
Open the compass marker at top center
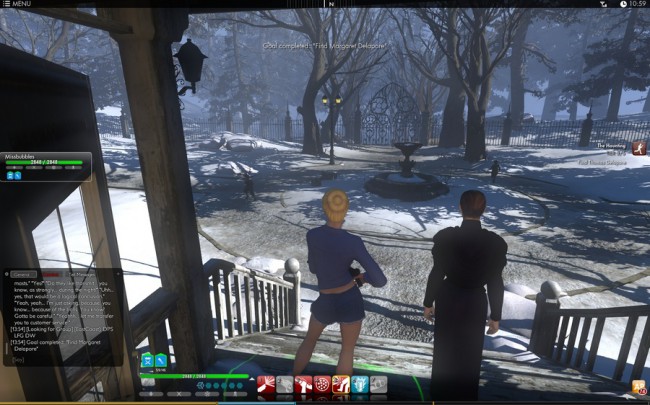329,4
